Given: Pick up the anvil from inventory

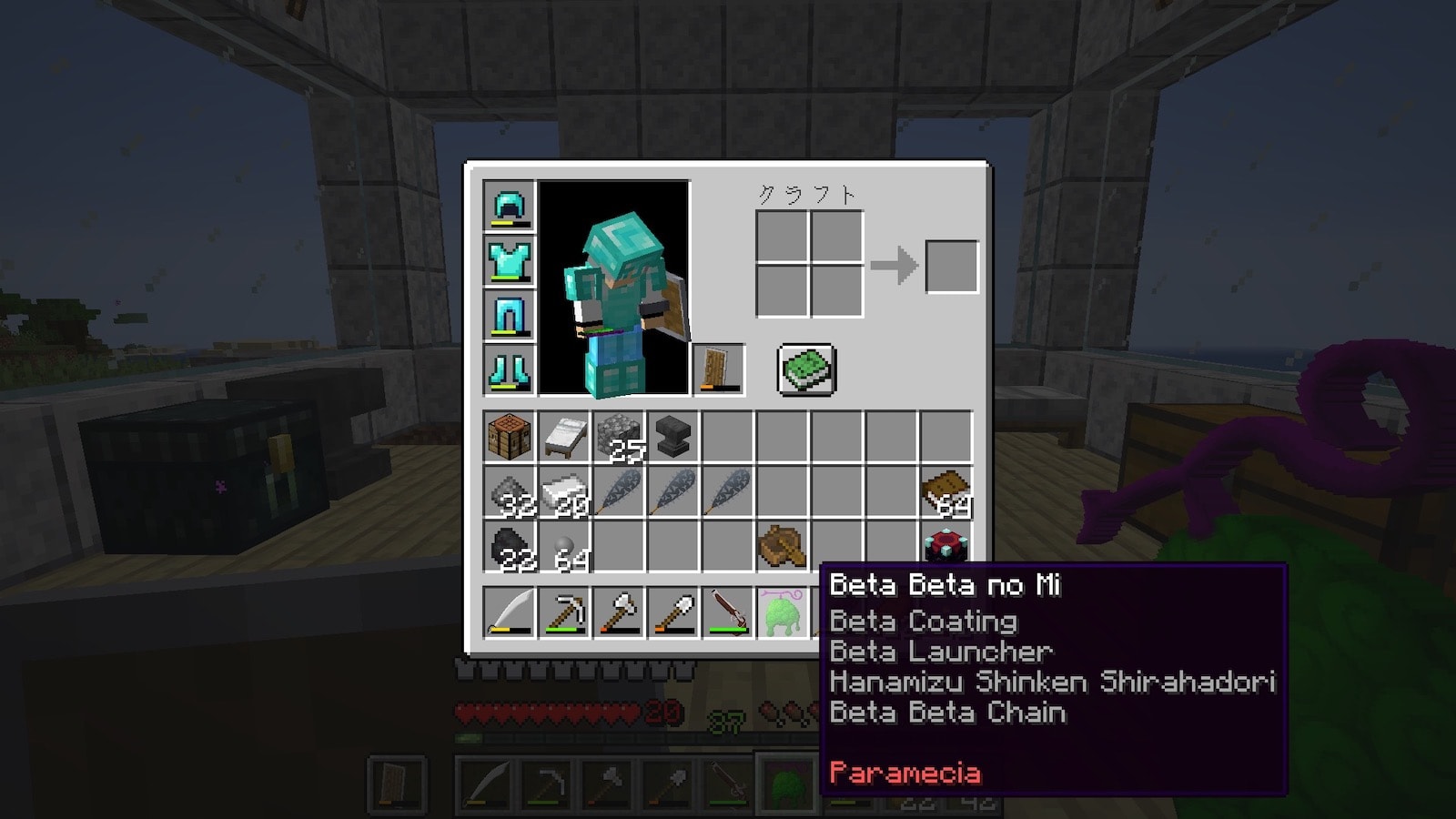Looking at the screenshot, I should (x=673, y=438).
